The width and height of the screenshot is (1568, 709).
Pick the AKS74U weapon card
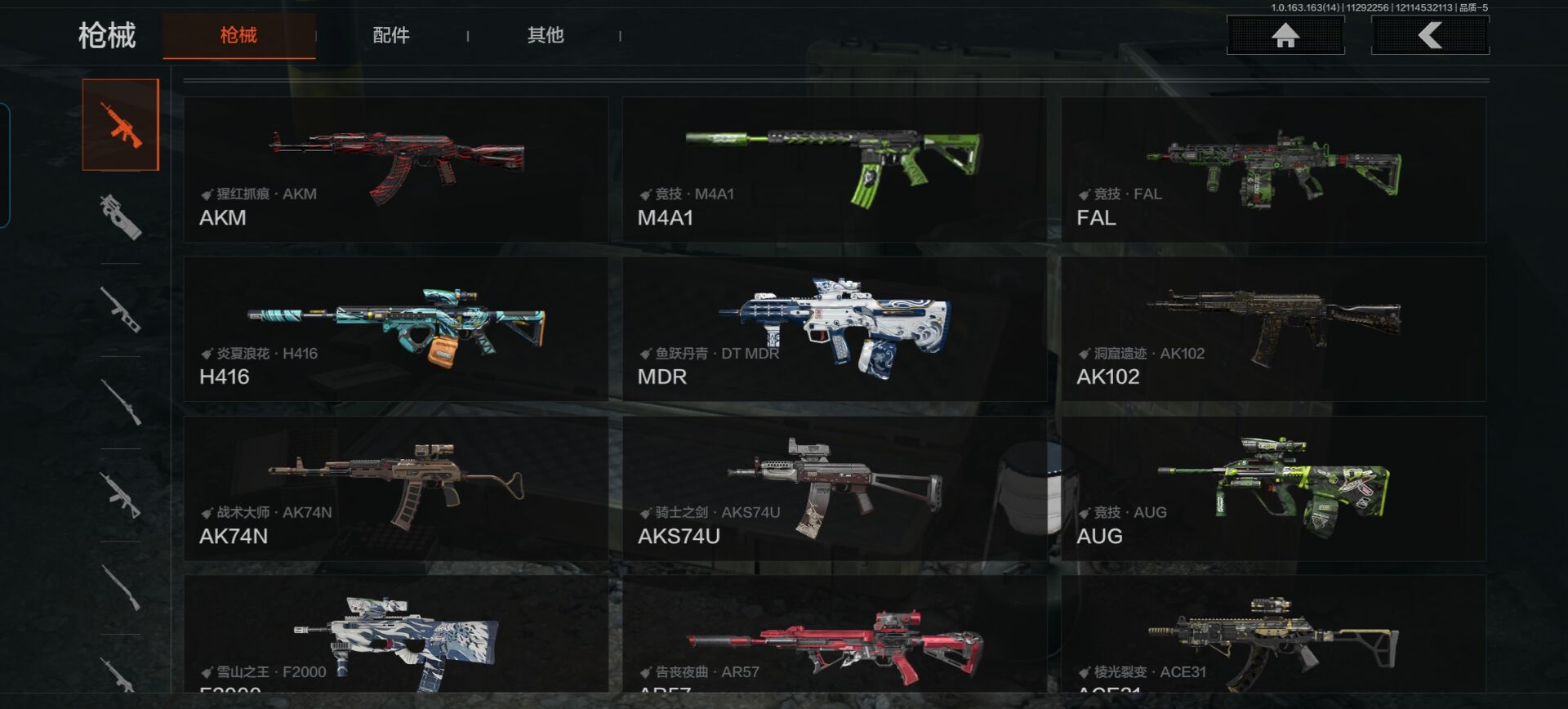[834, 488]
